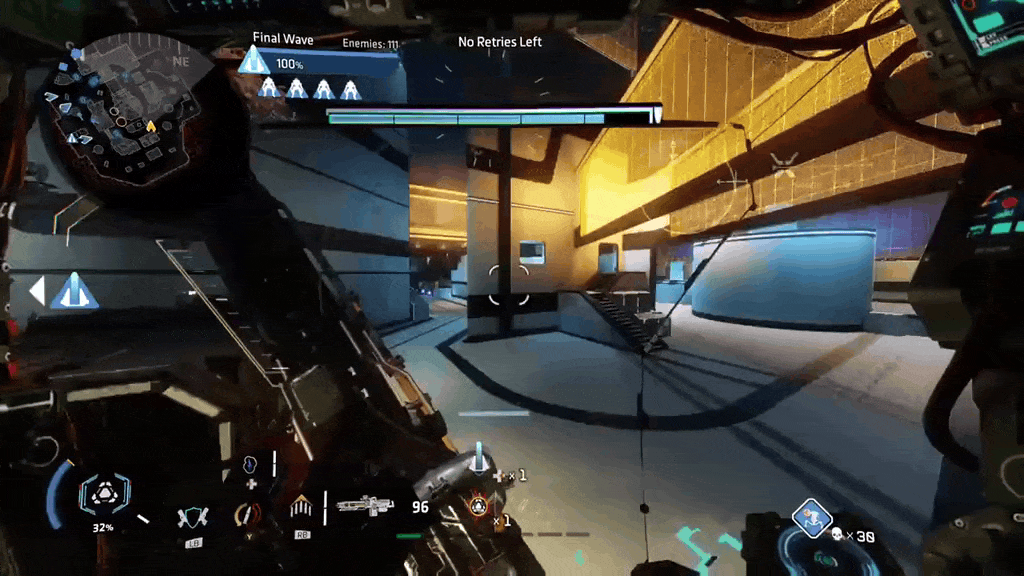Viewport: 1024px width, 576px height.
Task: Select the red-ringed core item icon
Action: point(477,506)
